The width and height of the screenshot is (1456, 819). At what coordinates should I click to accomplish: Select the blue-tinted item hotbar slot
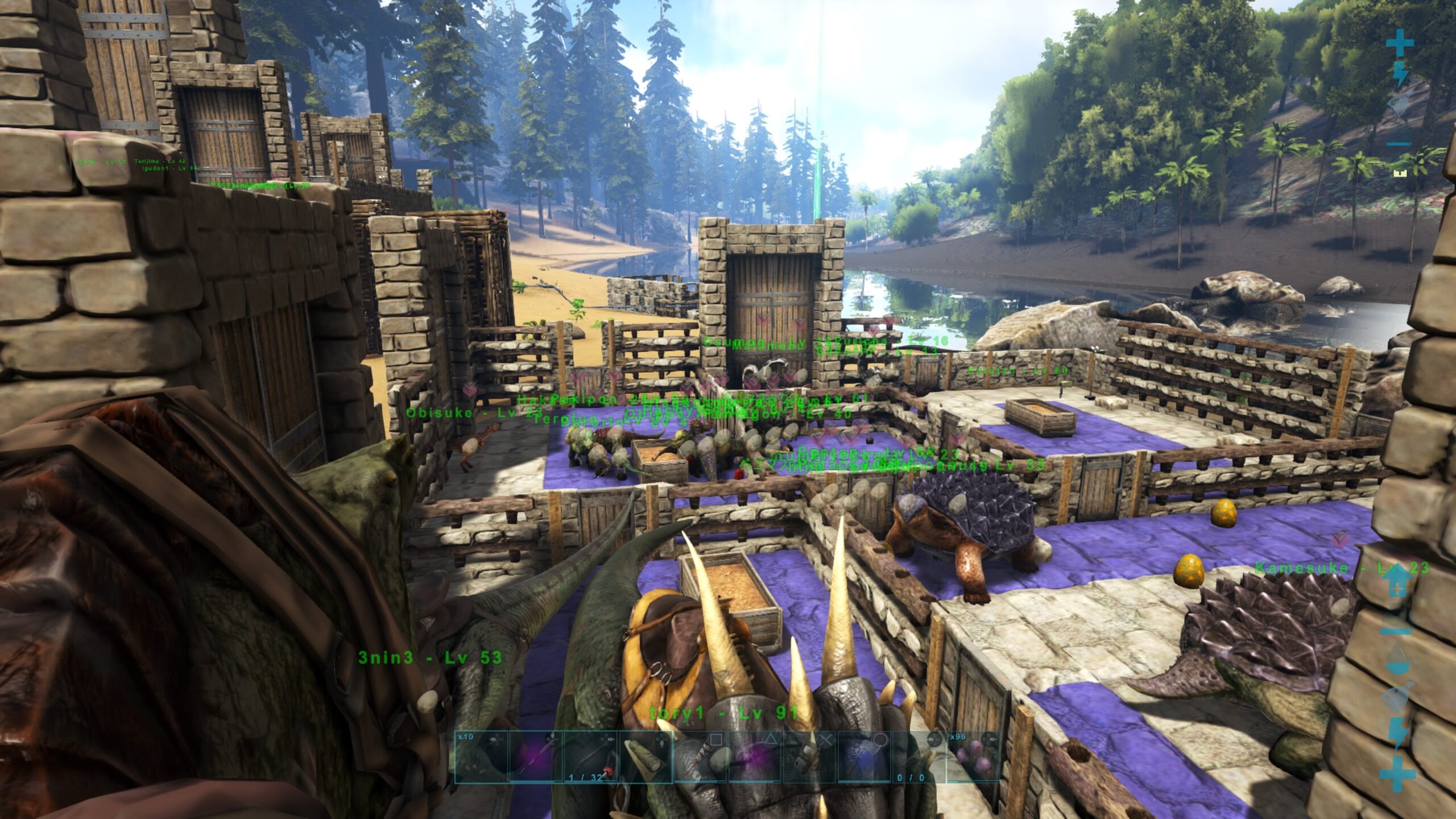tap(863, 756)
